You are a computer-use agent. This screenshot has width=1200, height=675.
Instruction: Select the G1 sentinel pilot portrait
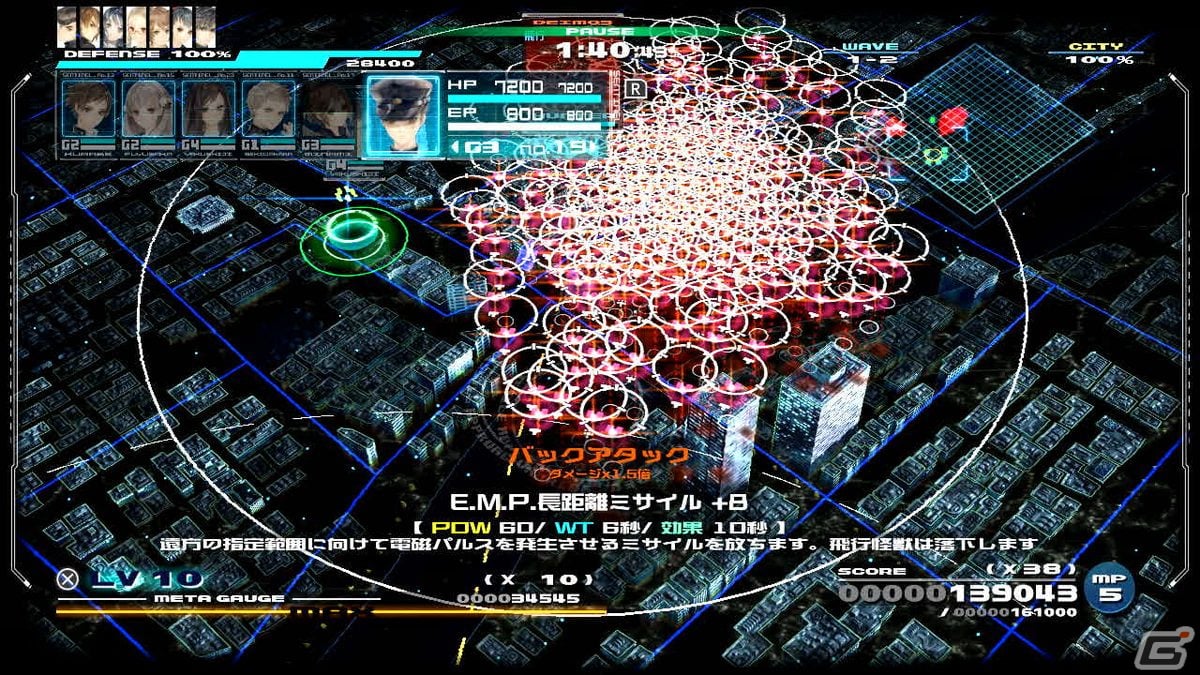[x=268, y=110]
